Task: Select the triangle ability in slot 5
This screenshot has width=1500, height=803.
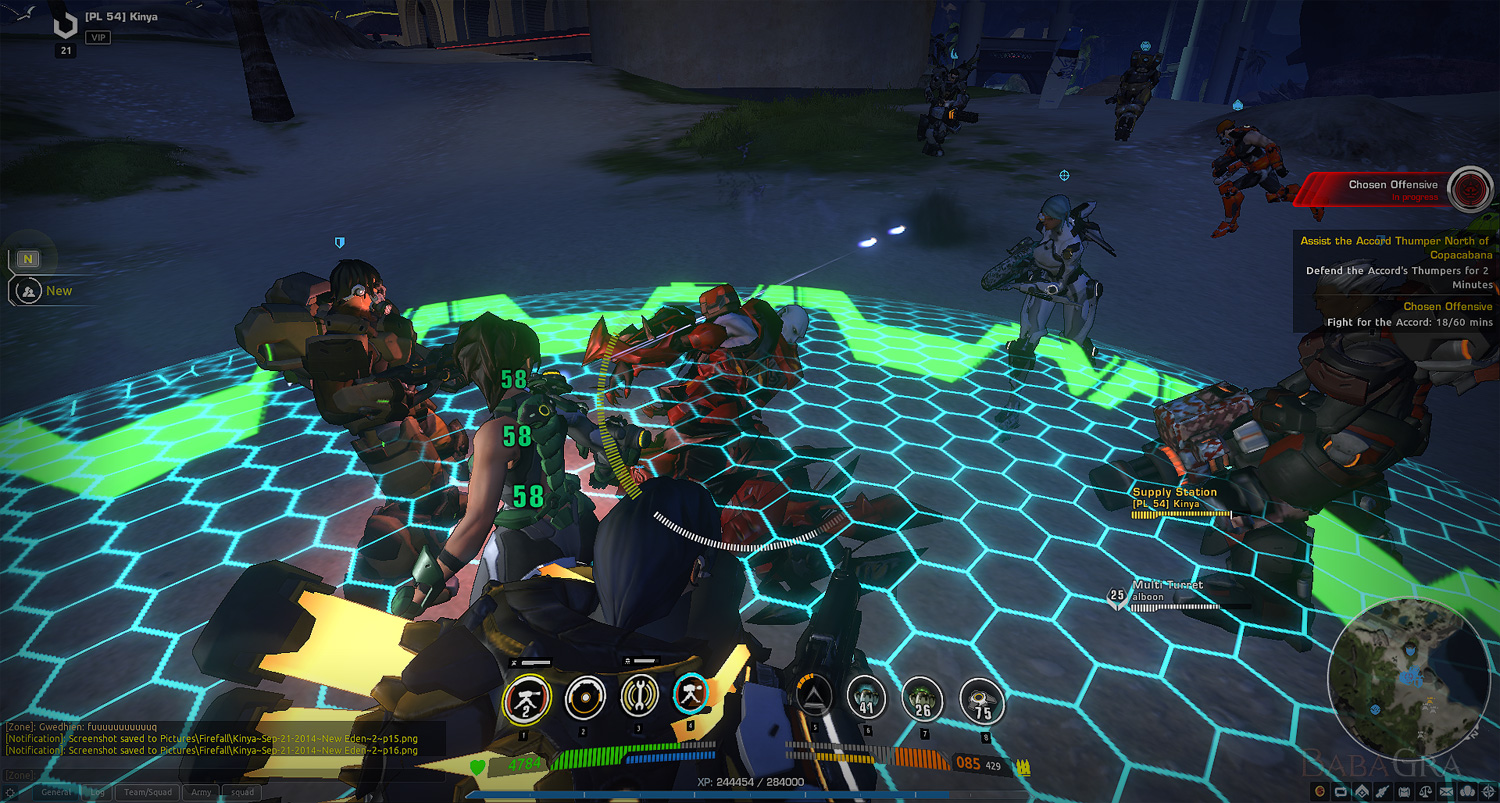Action: tap(816, 695)
